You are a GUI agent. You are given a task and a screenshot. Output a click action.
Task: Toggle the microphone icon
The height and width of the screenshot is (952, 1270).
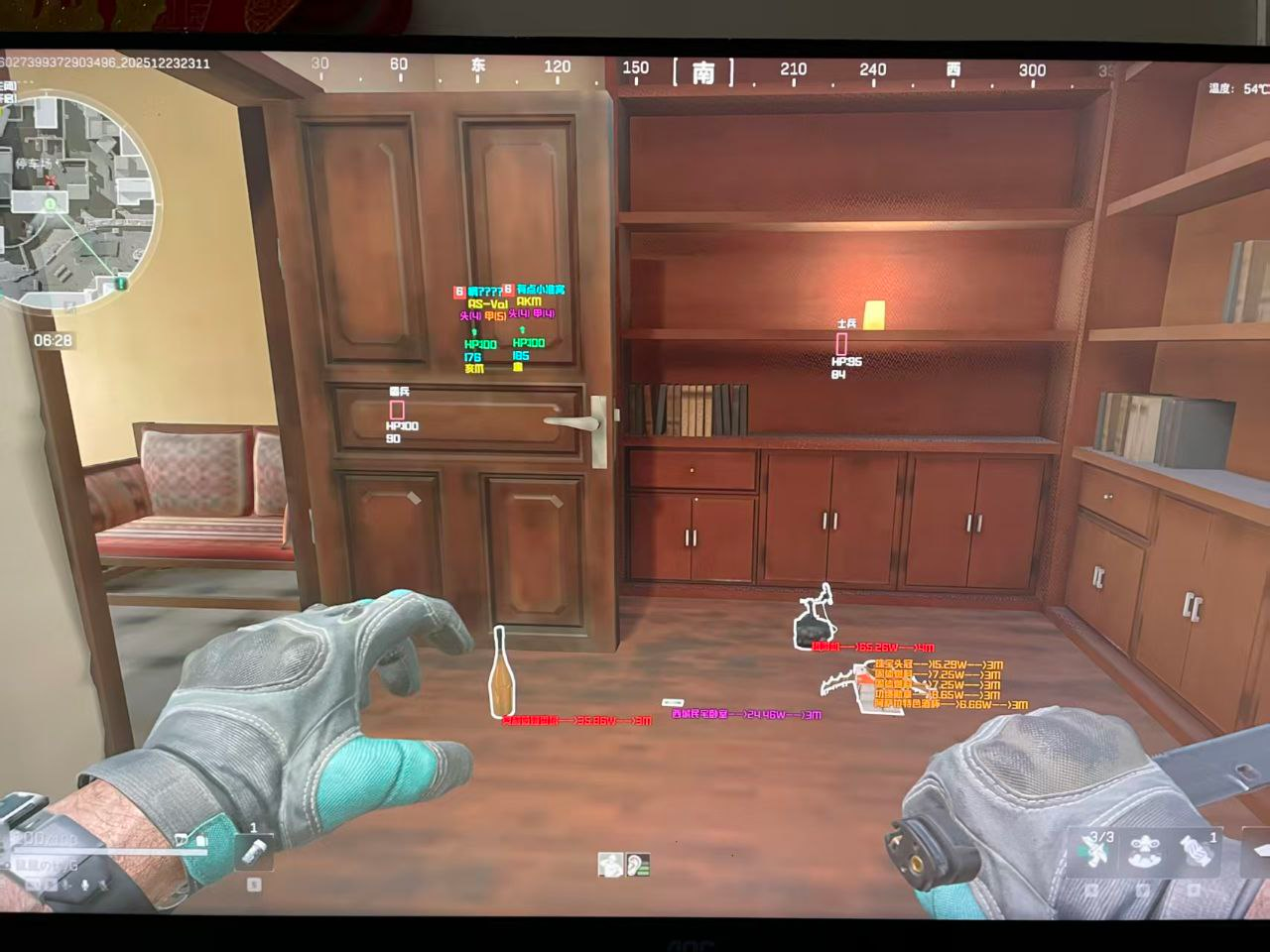85,885
